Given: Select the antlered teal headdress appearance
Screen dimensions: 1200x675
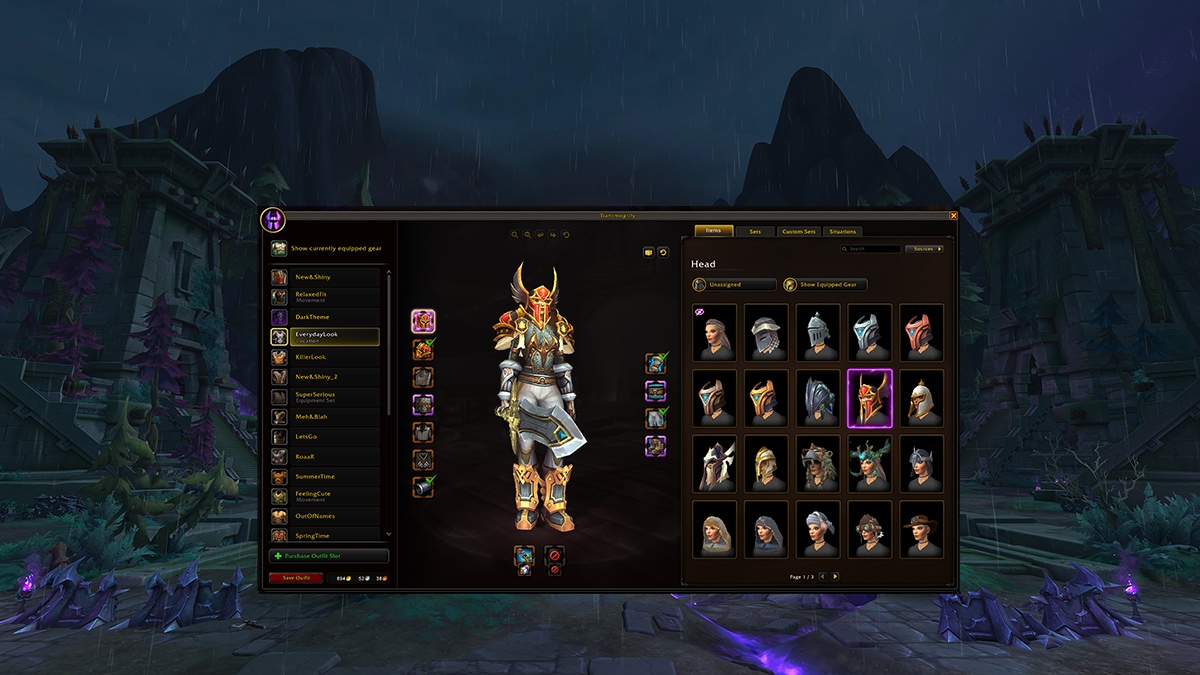Looking at the screenshot, I should tap(869, 463).
